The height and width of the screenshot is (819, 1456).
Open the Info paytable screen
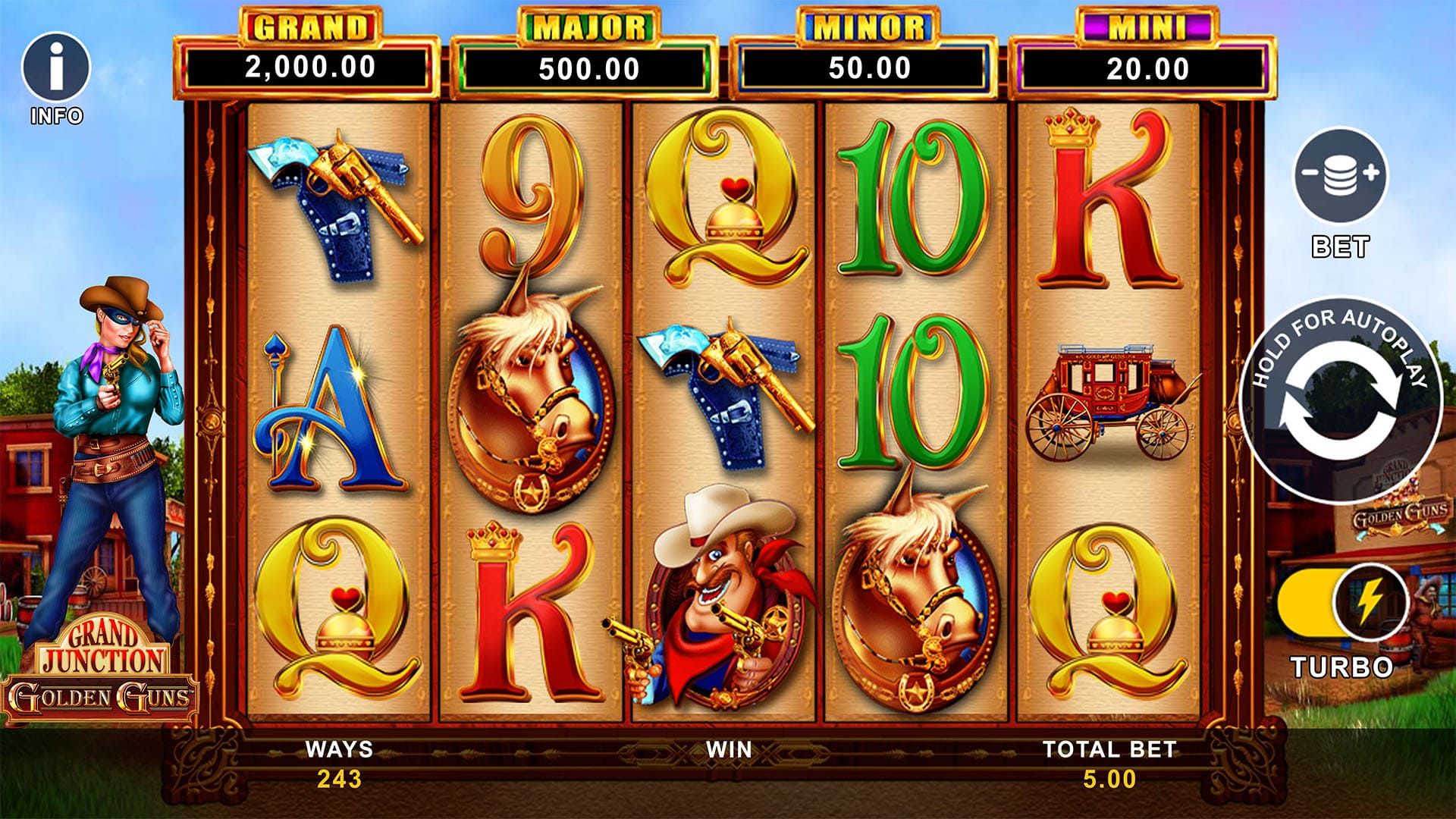55,68
